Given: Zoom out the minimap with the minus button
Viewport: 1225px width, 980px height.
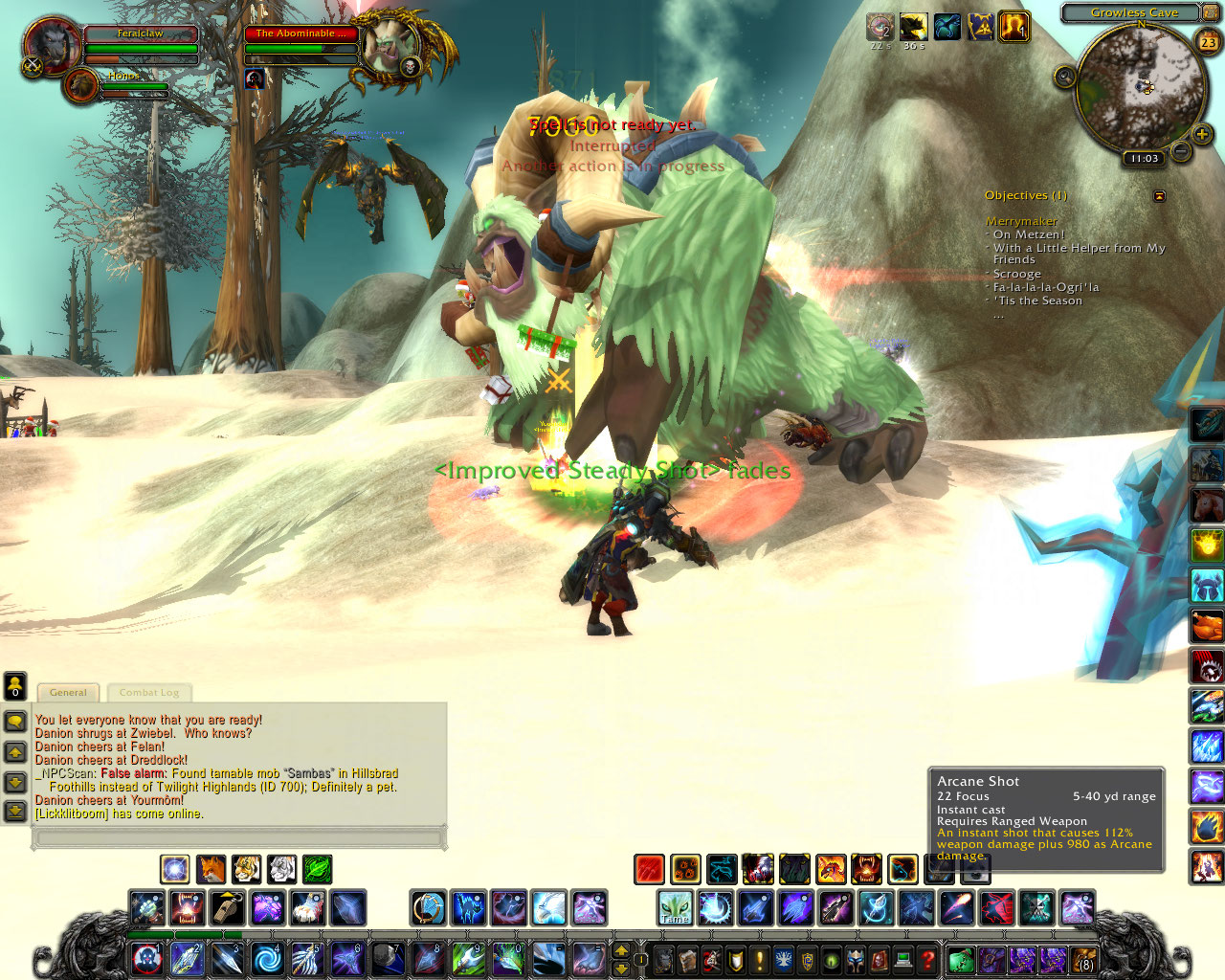Looking at the screenshot, I should coord(1181,151).
